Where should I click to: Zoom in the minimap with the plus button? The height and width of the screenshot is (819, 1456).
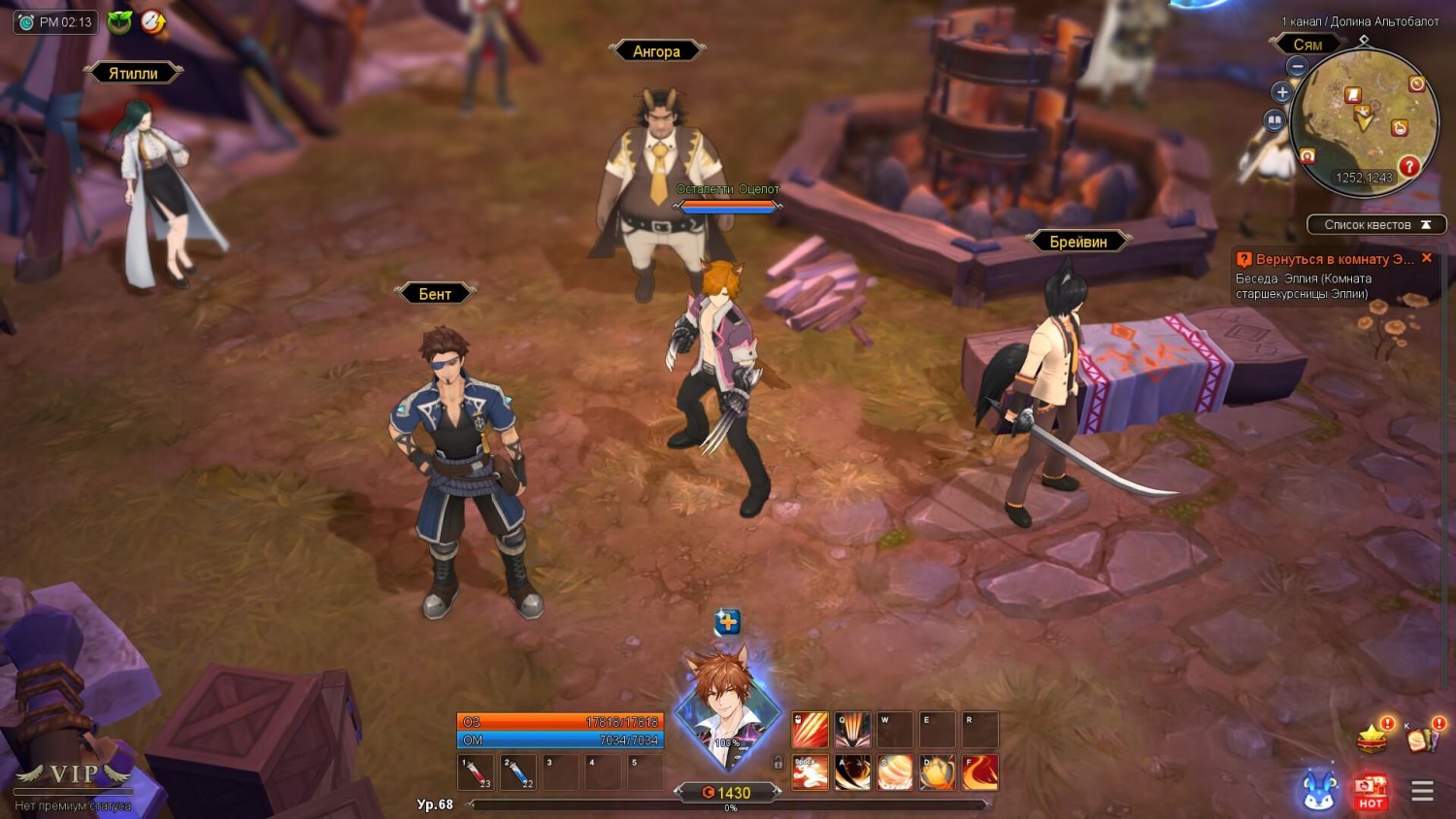pyautogui.click(x=1282, y=93)
